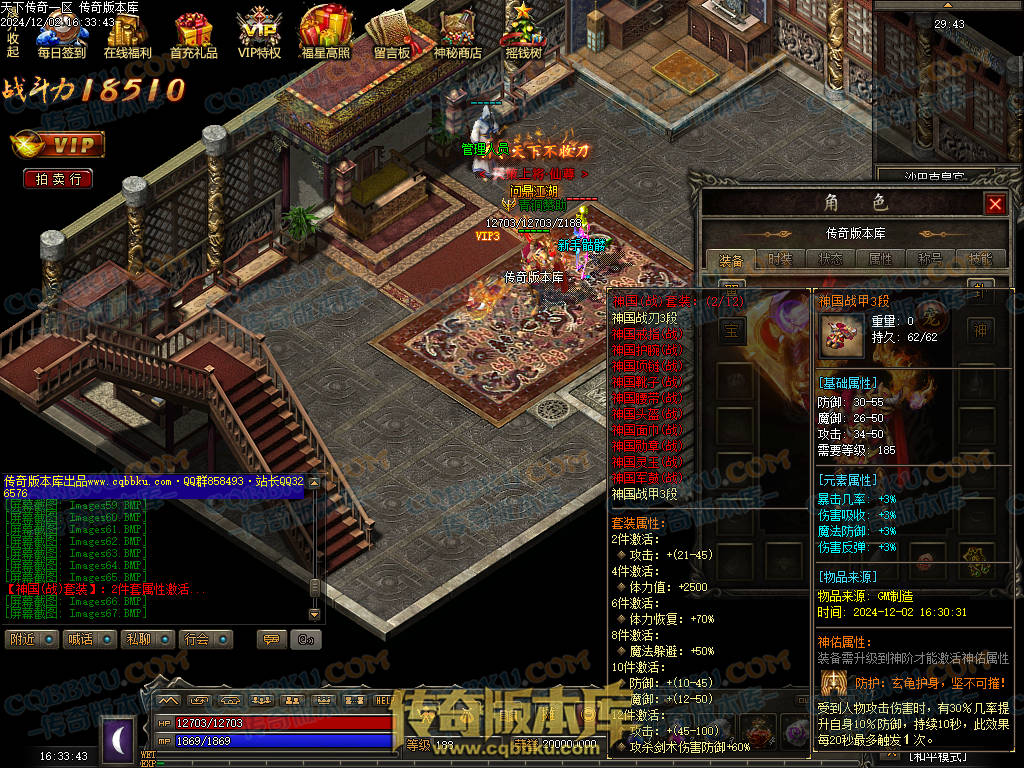The width and height of the screenshot is (1024, 768).
Task: Show the 称号 titles tab
Action: [931, 259]
